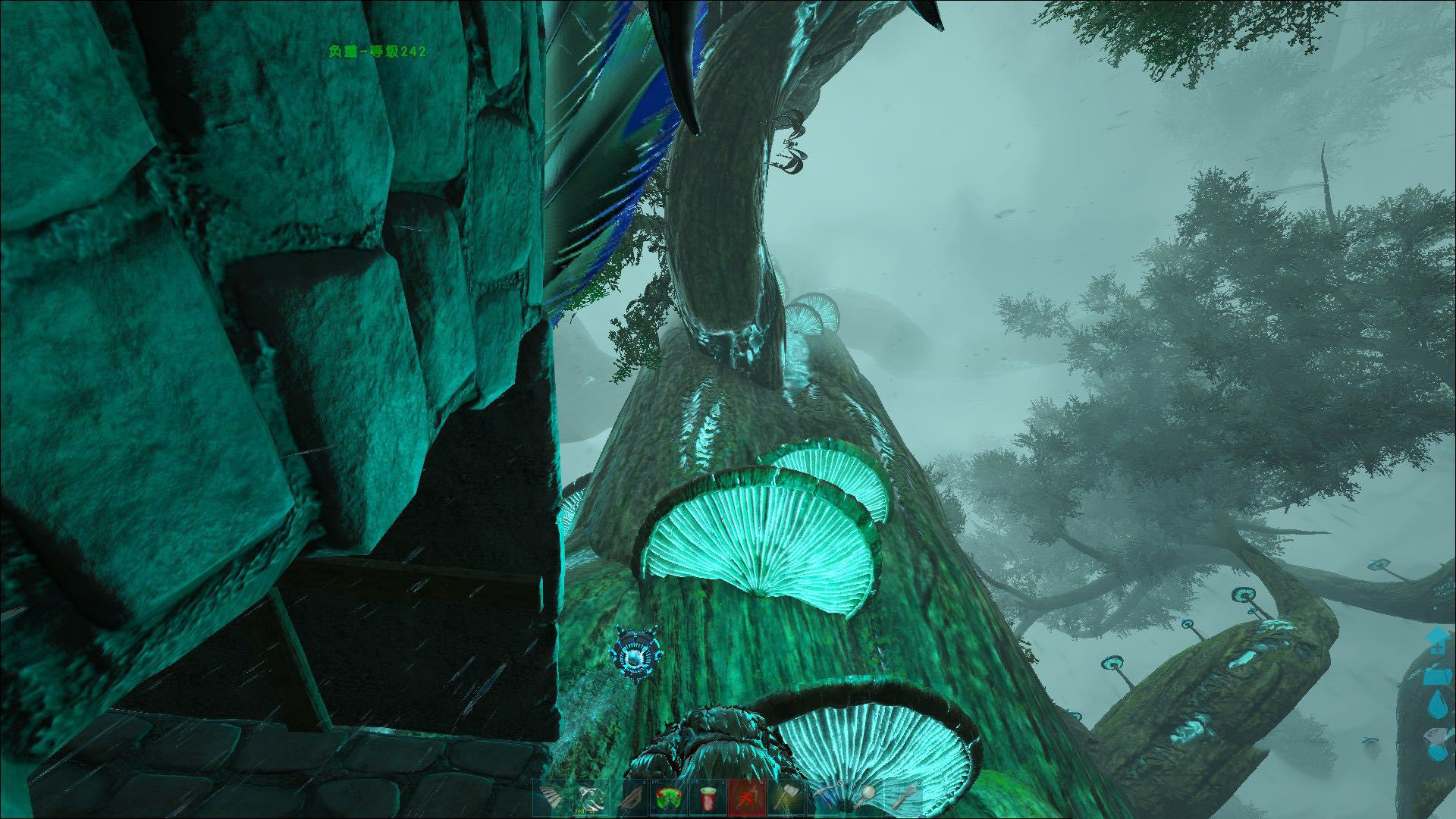
Task: Equip the whip in the second slot
Action: click(x=589, y=799)
